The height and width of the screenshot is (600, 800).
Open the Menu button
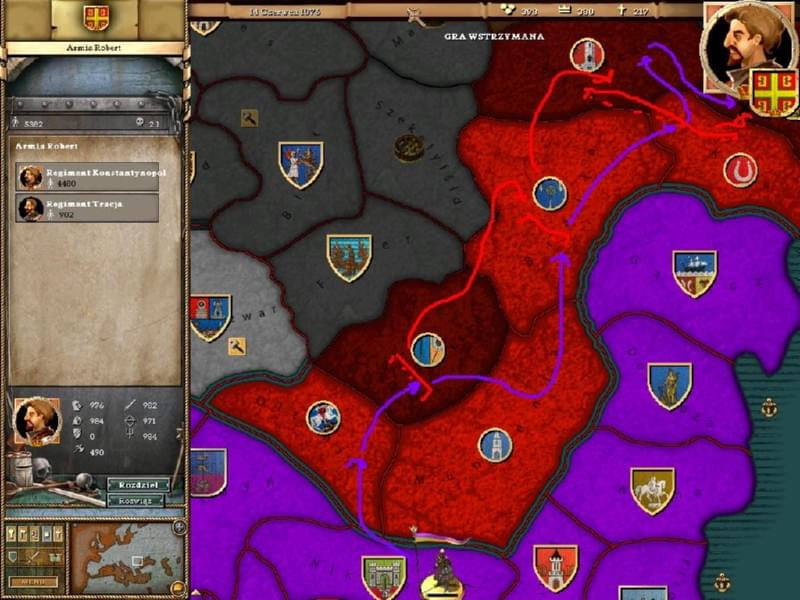click(32, 581)
